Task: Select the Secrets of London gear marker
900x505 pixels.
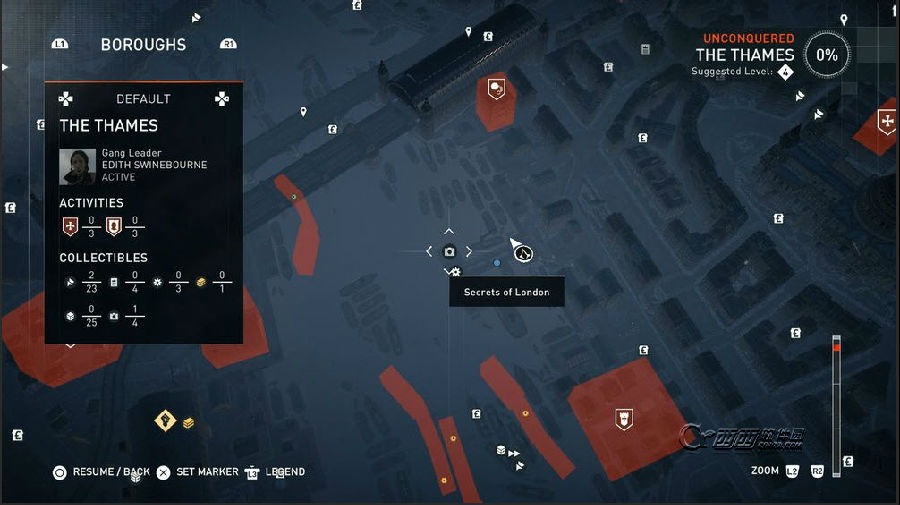Action: [x=456, y=271]
